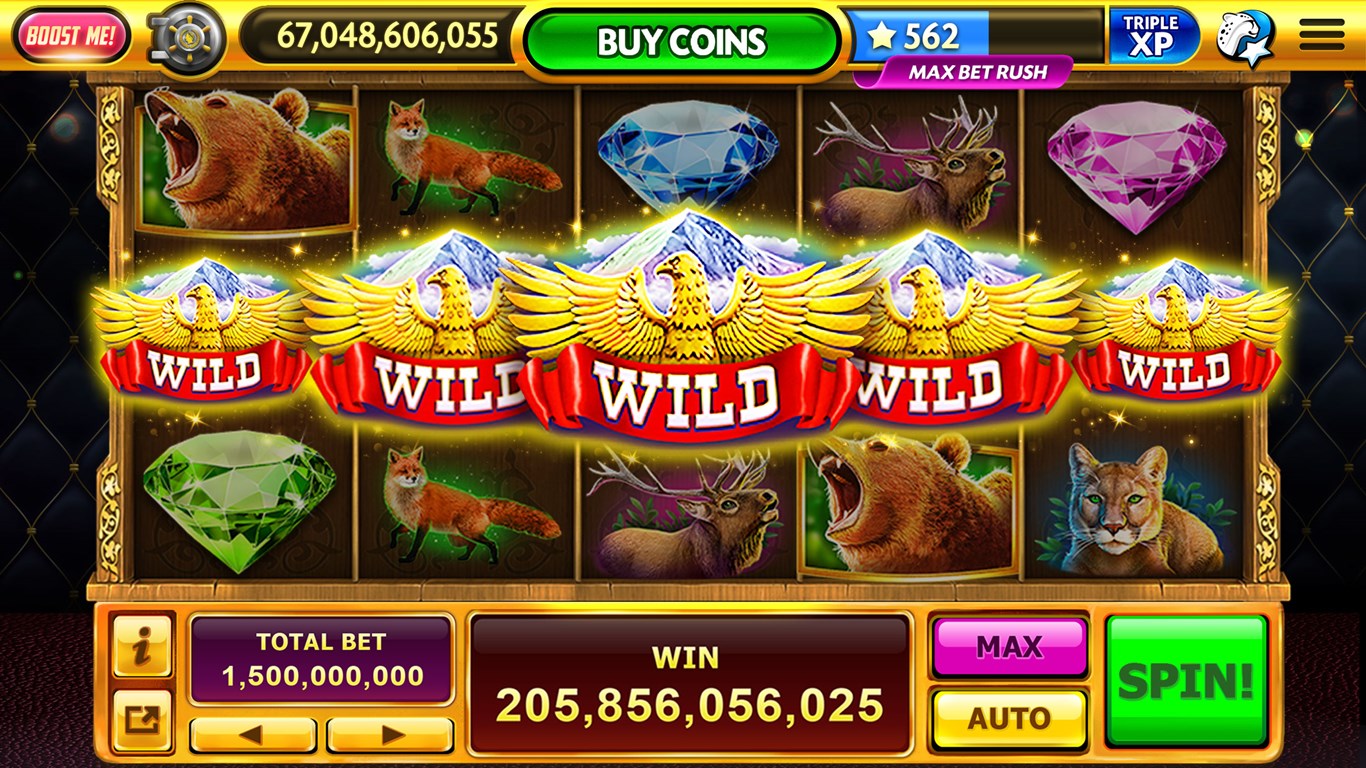
Task: Tap the paytable info icon
Action: click(141, 645)
